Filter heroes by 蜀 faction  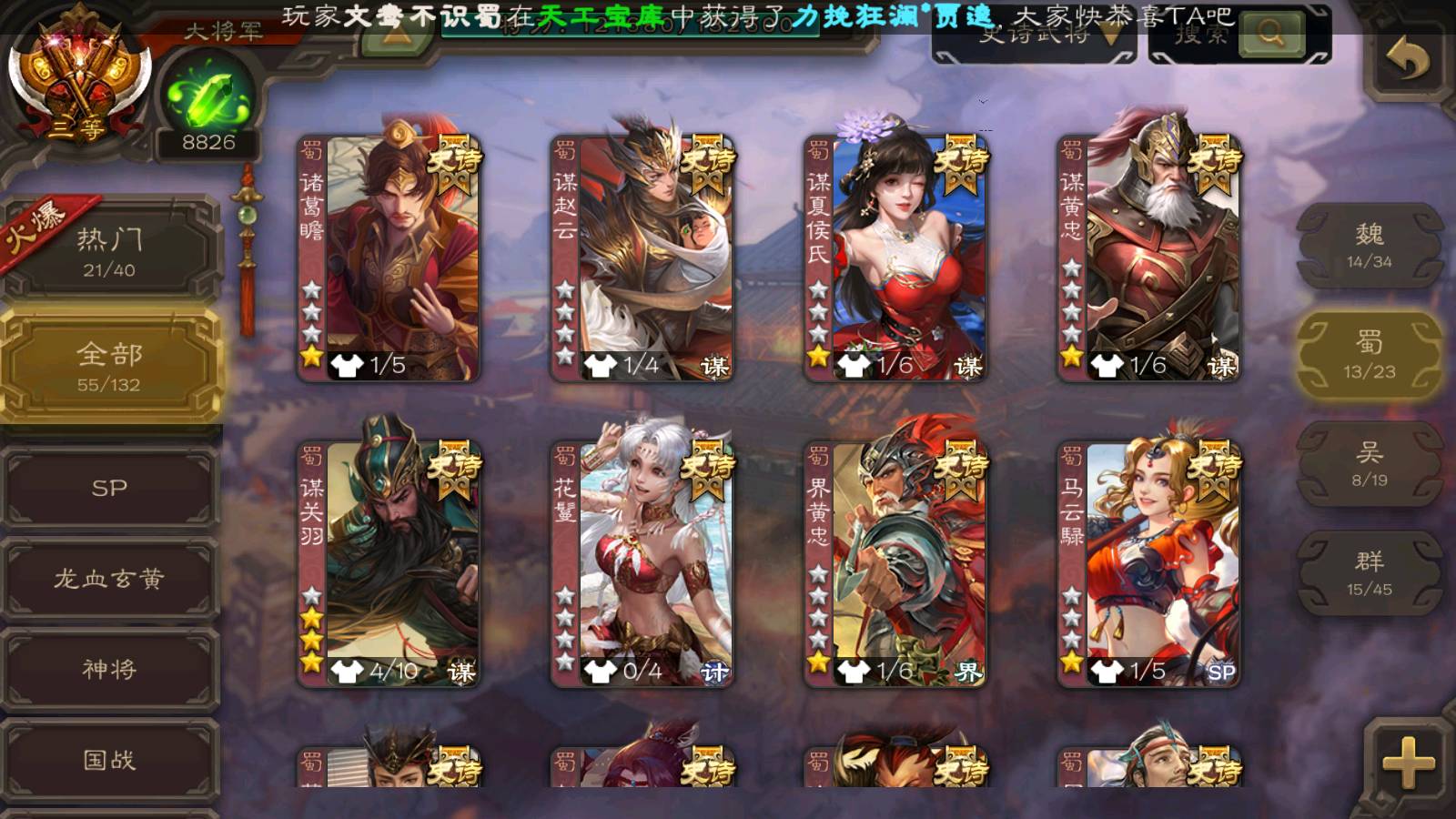[x=1369, y=355]
